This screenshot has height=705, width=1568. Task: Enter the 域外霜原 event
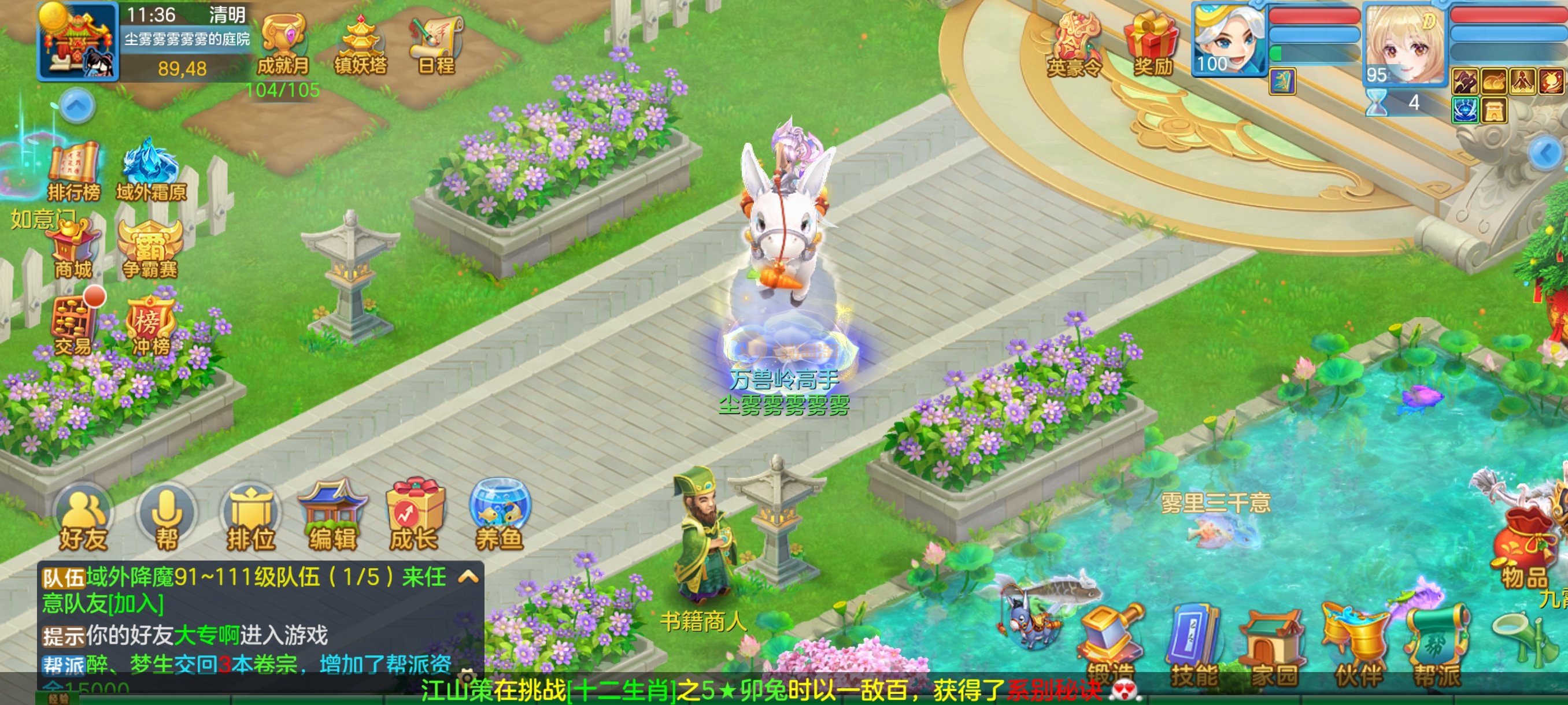[150, 171]
